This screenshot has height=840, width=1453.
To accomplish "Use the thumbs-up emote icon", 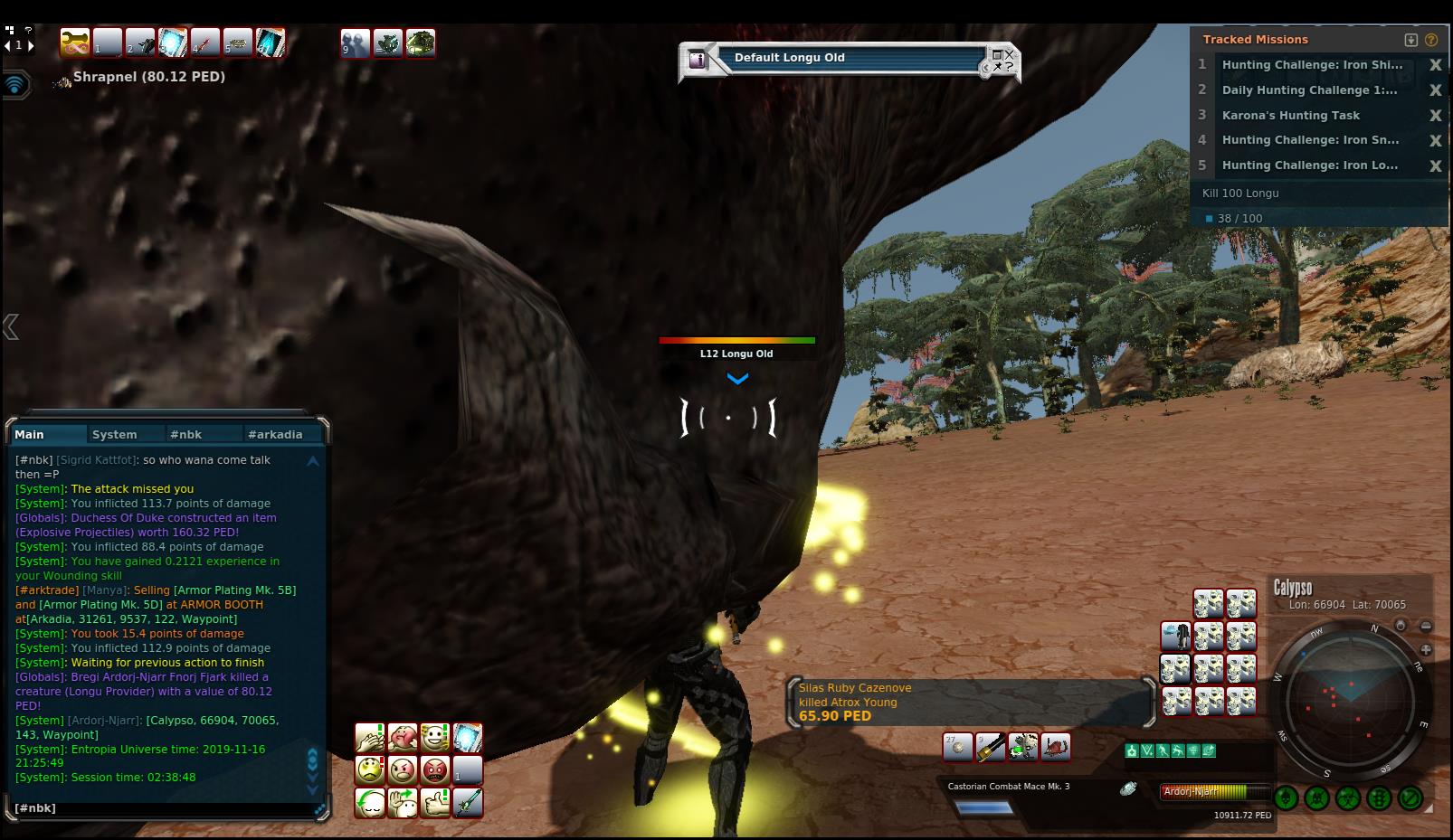I will pos(435,803).
